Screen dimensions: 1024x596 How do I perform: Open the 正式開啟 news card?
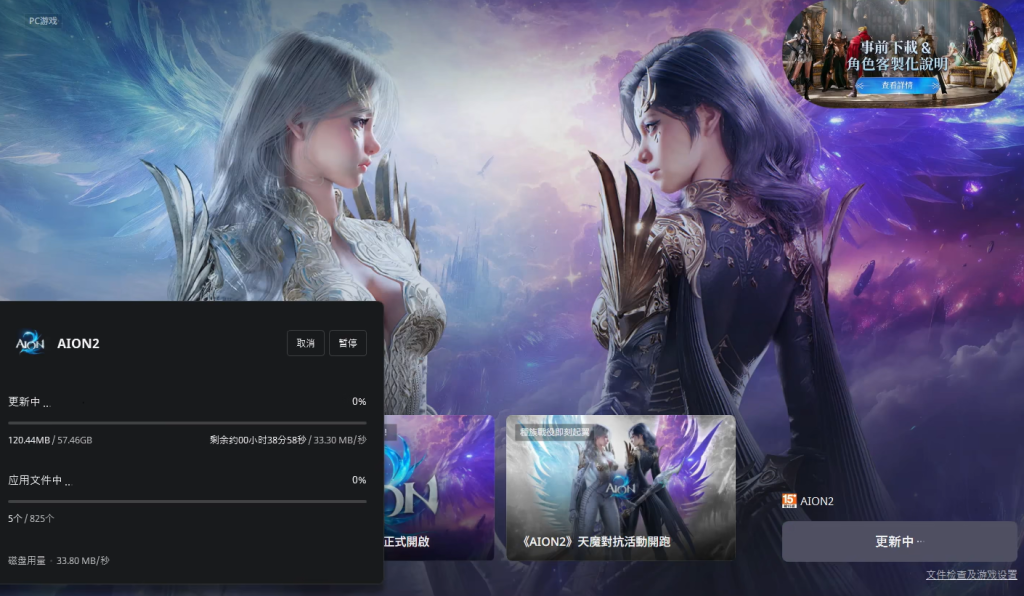coord(438,487)
